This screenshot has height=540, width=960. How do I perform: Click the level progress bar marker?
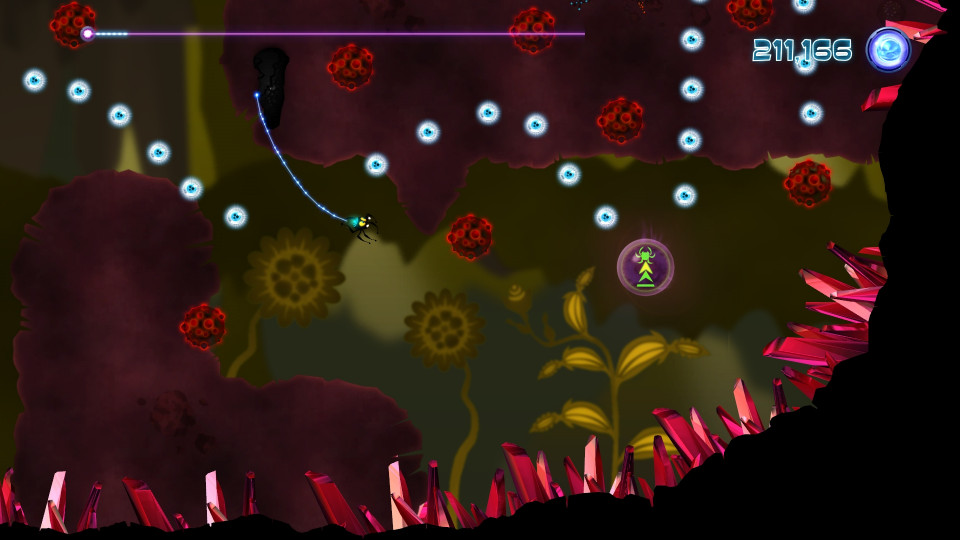click(x=88, y=34)
